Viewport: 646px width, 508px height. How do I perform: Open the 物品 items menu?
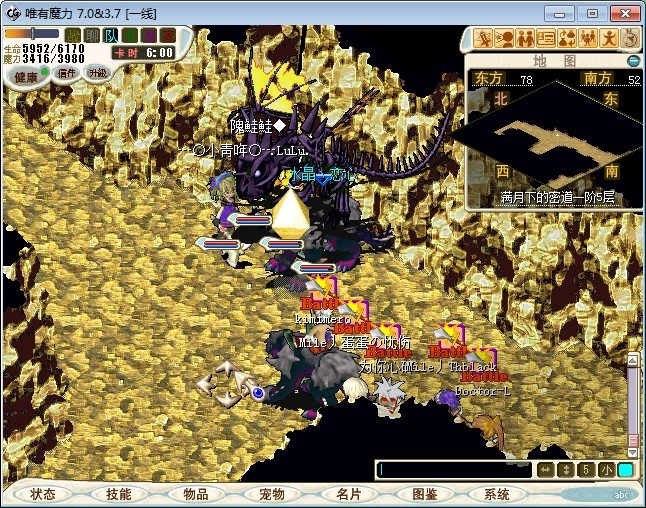pyautogui.click(x=195, y=494)
